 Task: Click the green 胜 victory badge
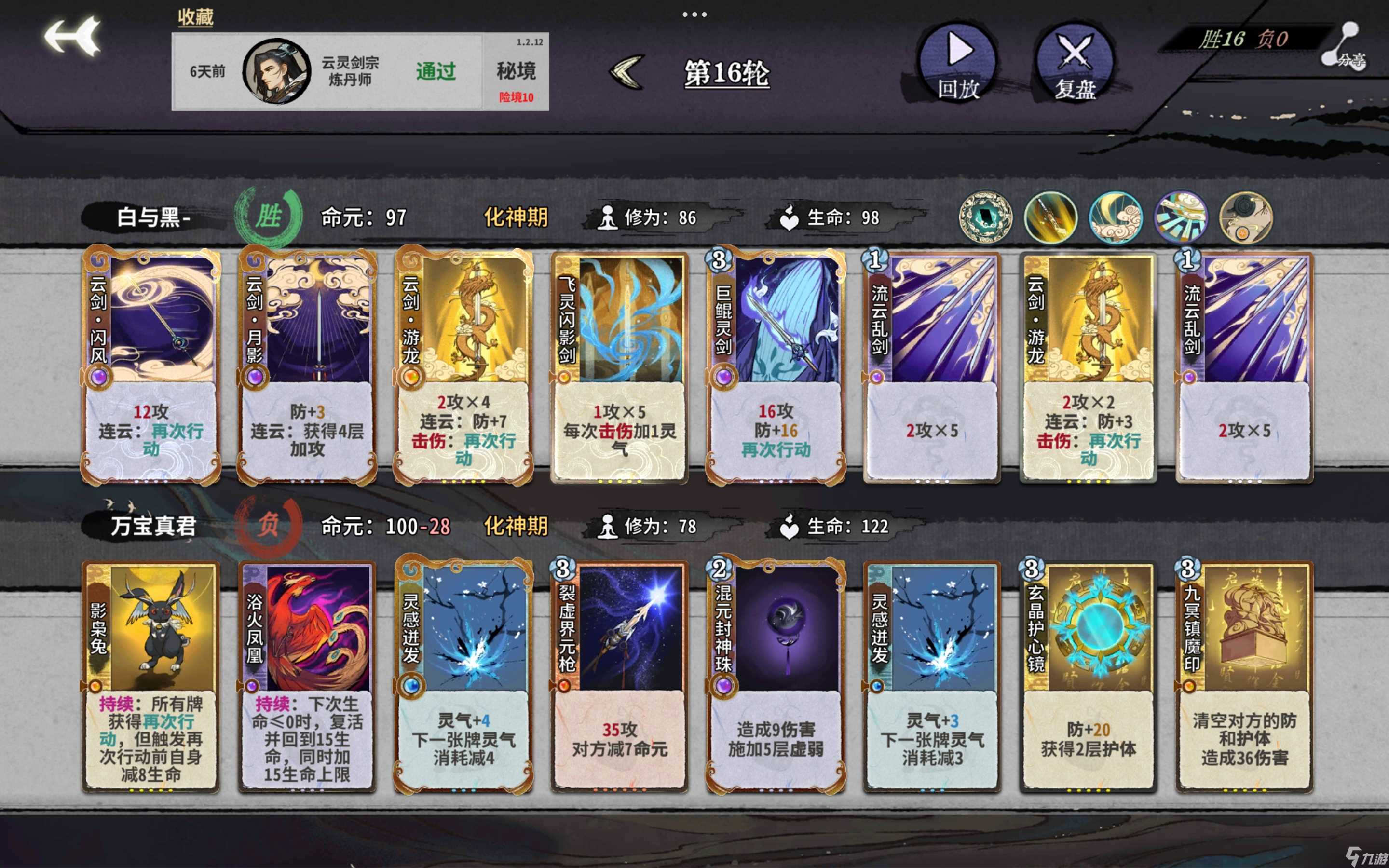[268, 215]
